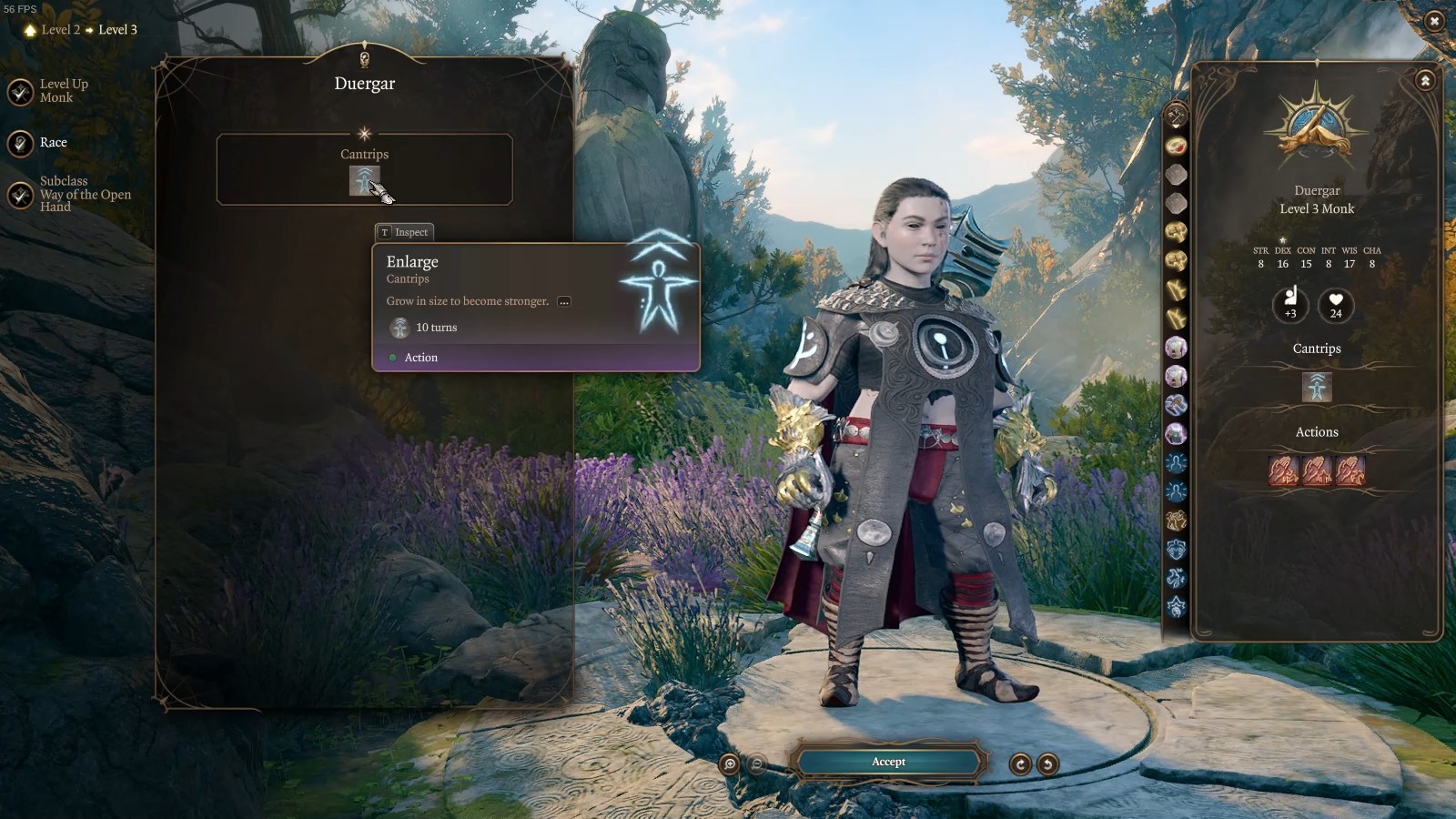Click the initiative bonus +3 badge

click(1290, 304)
